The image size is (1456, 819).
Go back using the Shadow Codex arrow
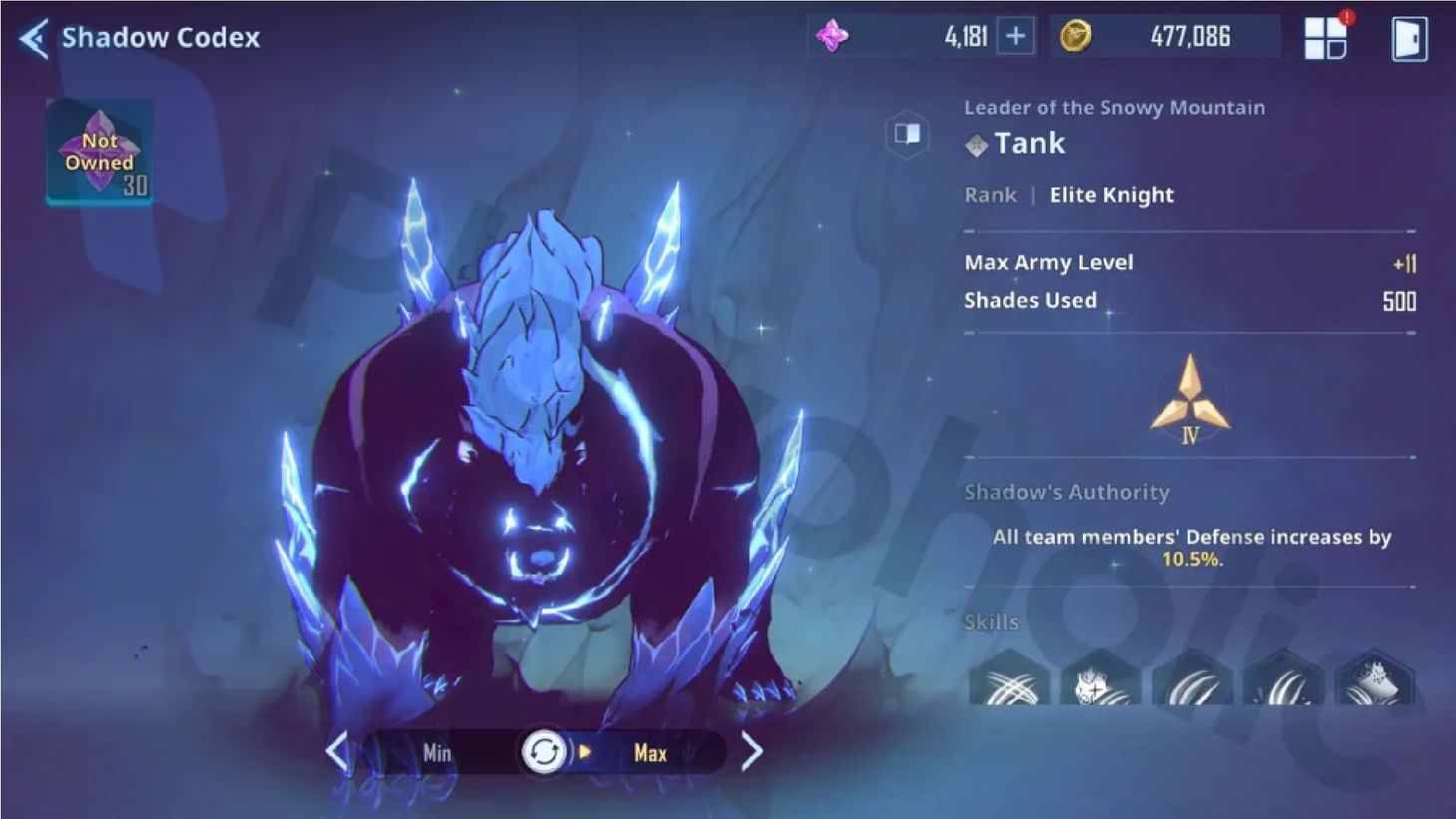point(32,36)
